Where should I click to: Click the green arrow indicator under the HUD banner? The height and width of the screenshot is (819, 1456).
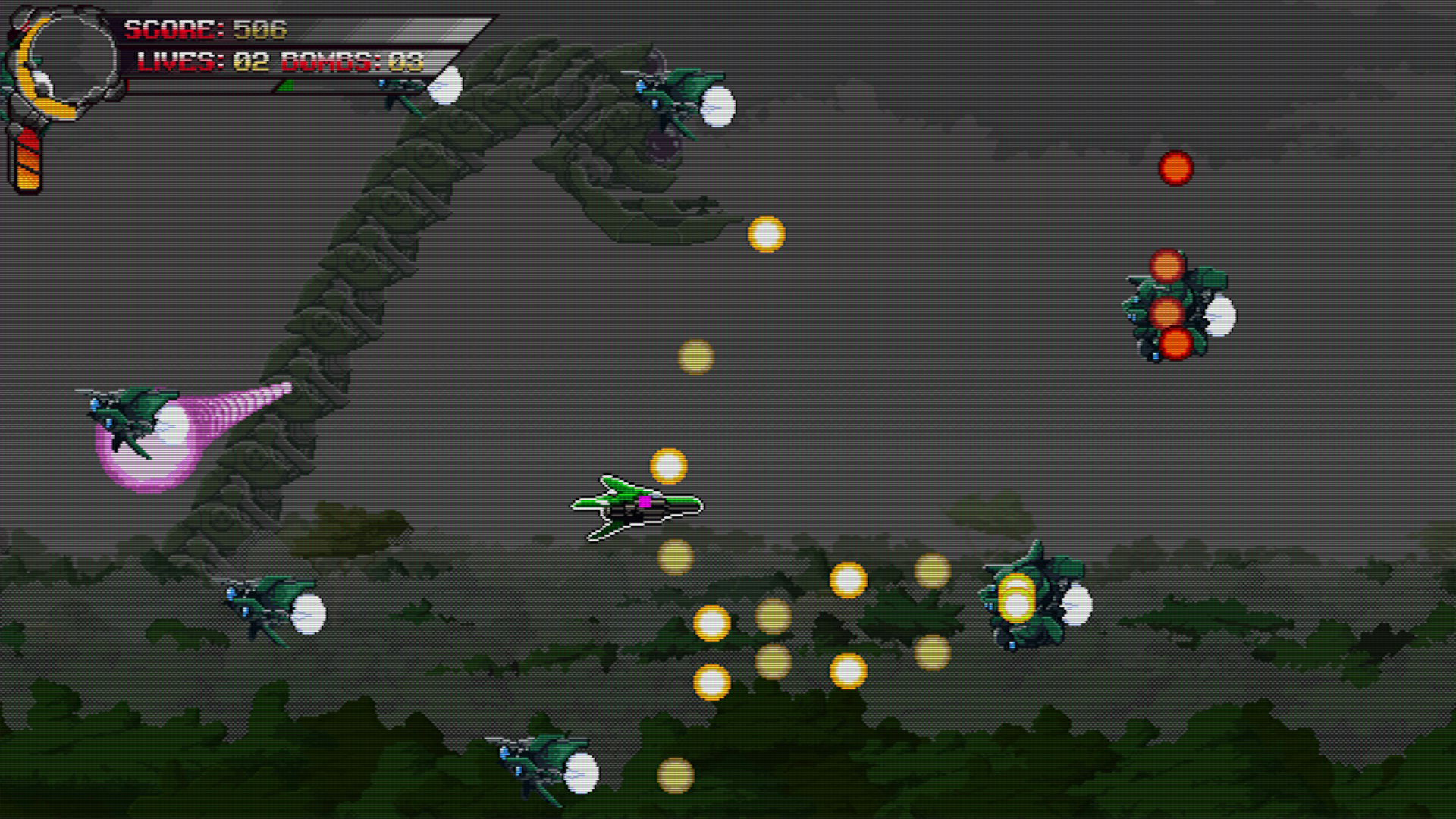pyautogui.click(x=287, y=86)
